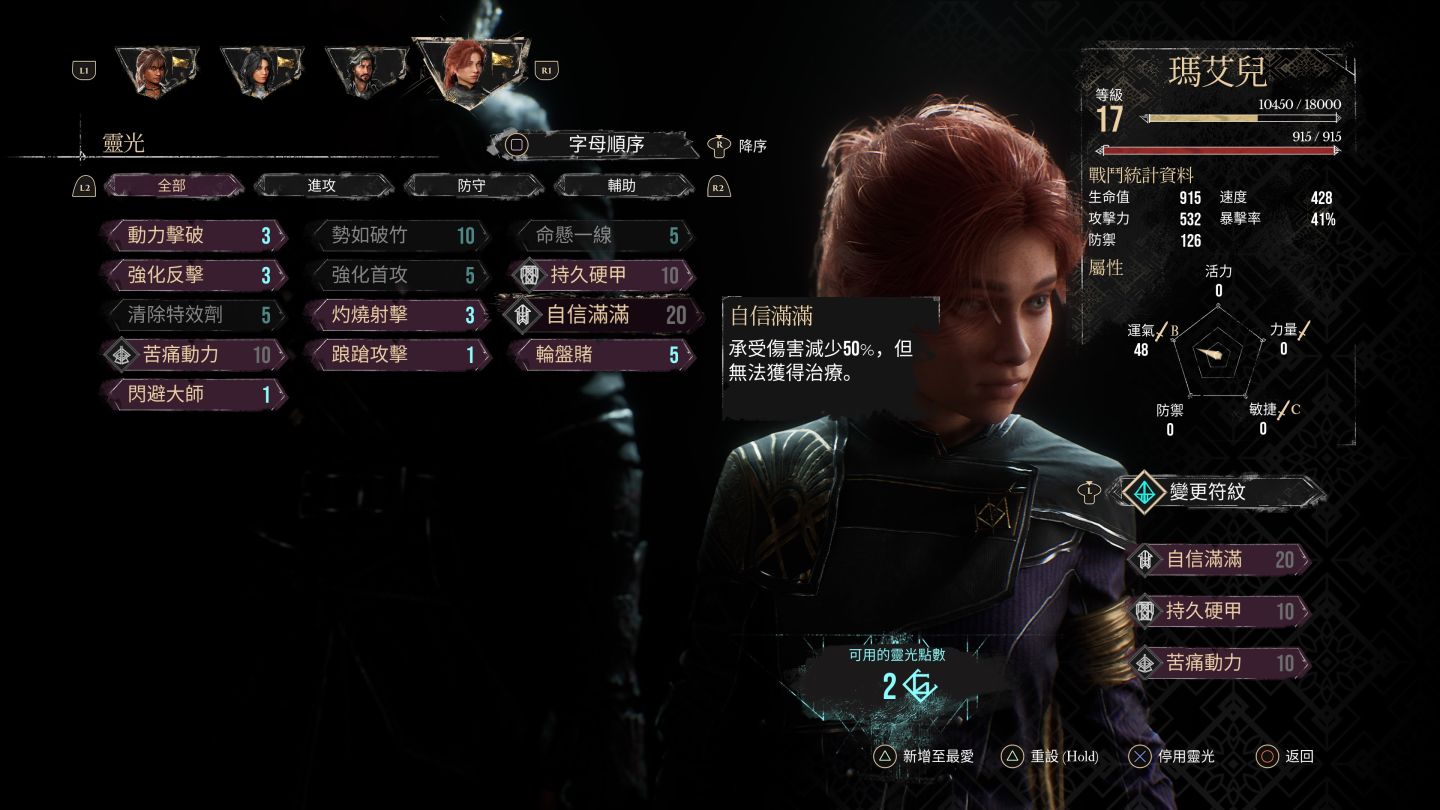Viewport: 1440px width, 810px height.
Task: Open the 防守 category tab
Action: click(472, 186)
